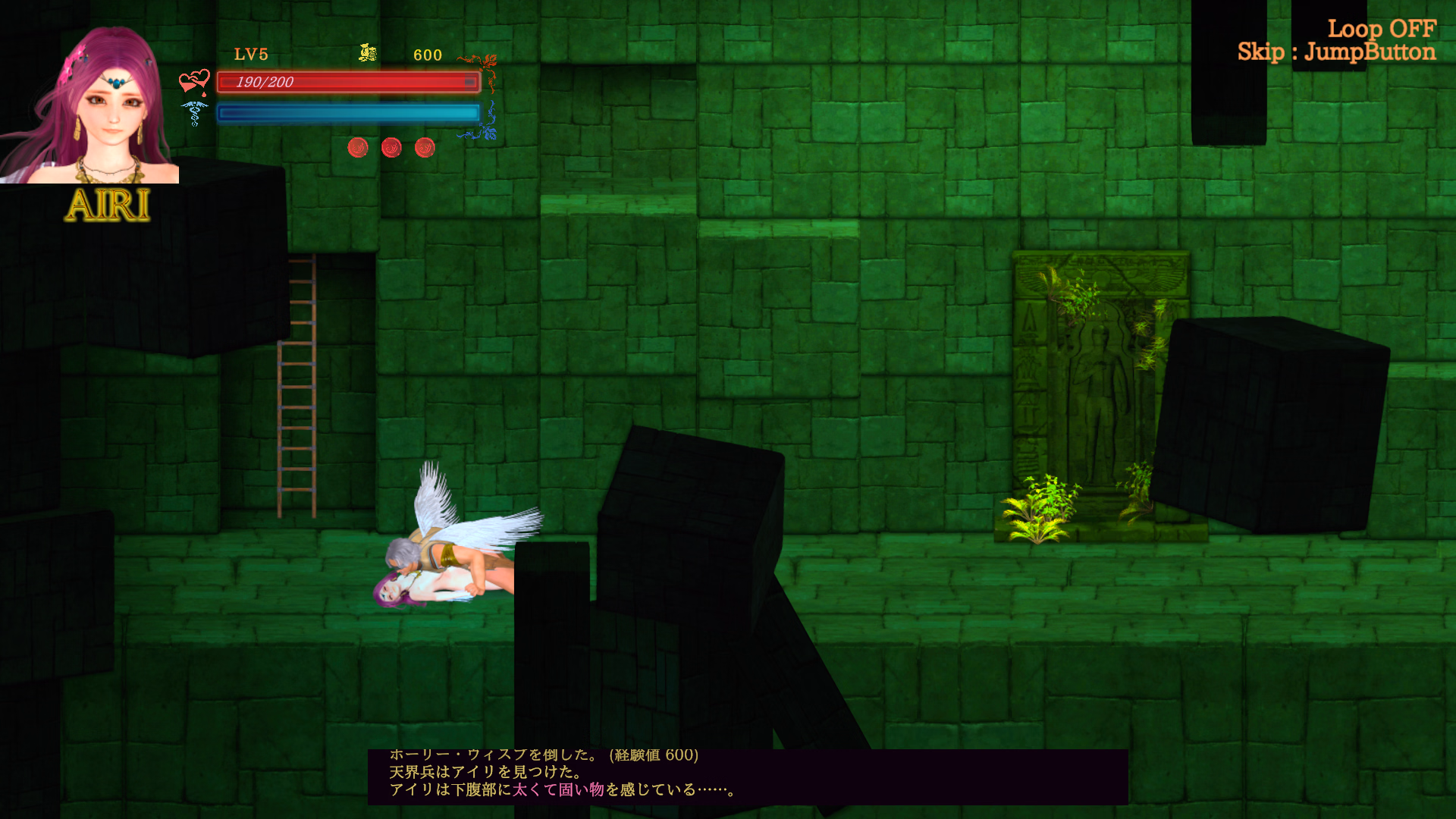
Task: Click the twin hearts health icon
Action: (194, 79)
